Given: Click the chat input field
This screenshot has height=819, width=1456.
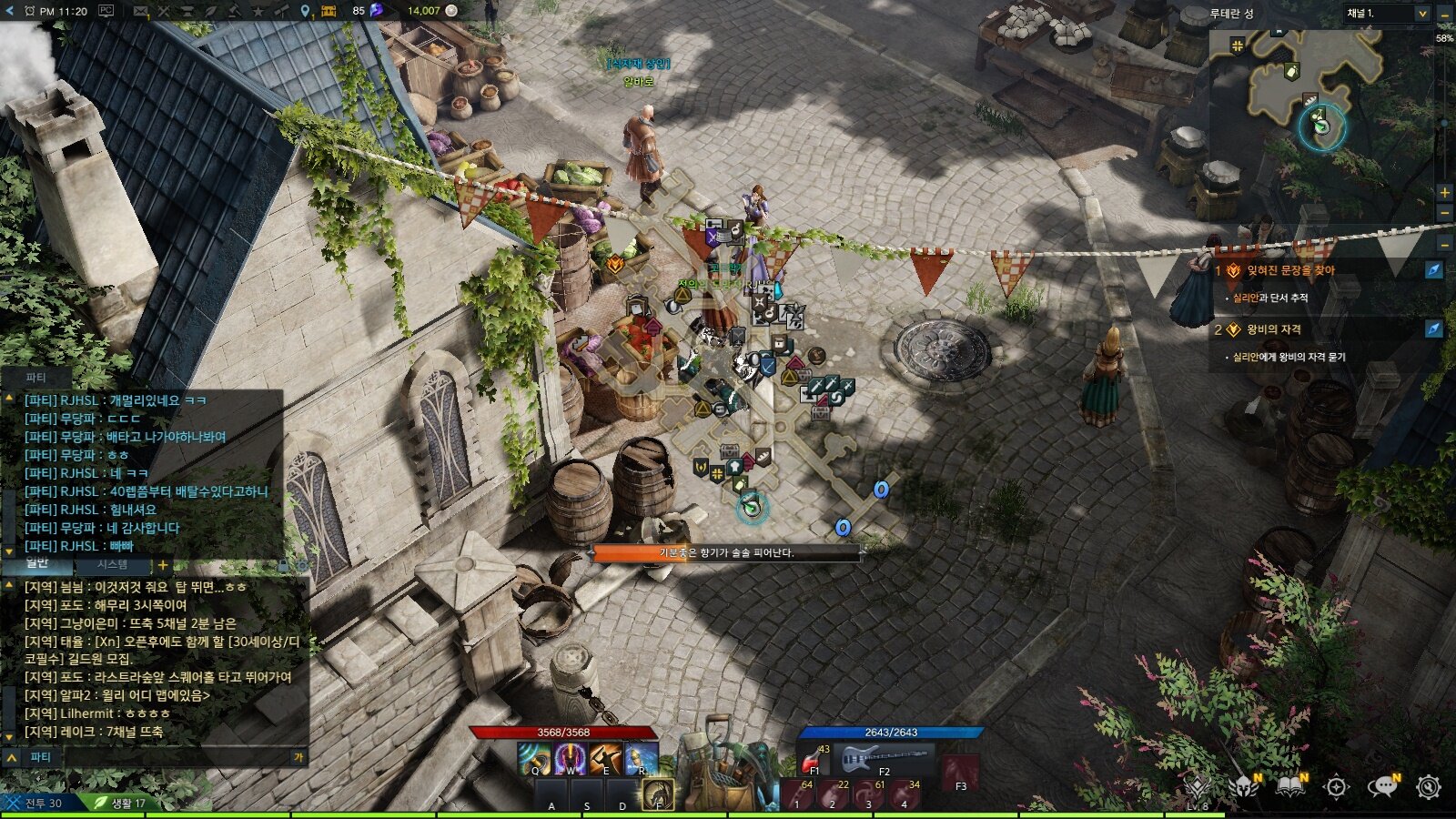Looking at the screenshot, I should [x=173, y=757].
